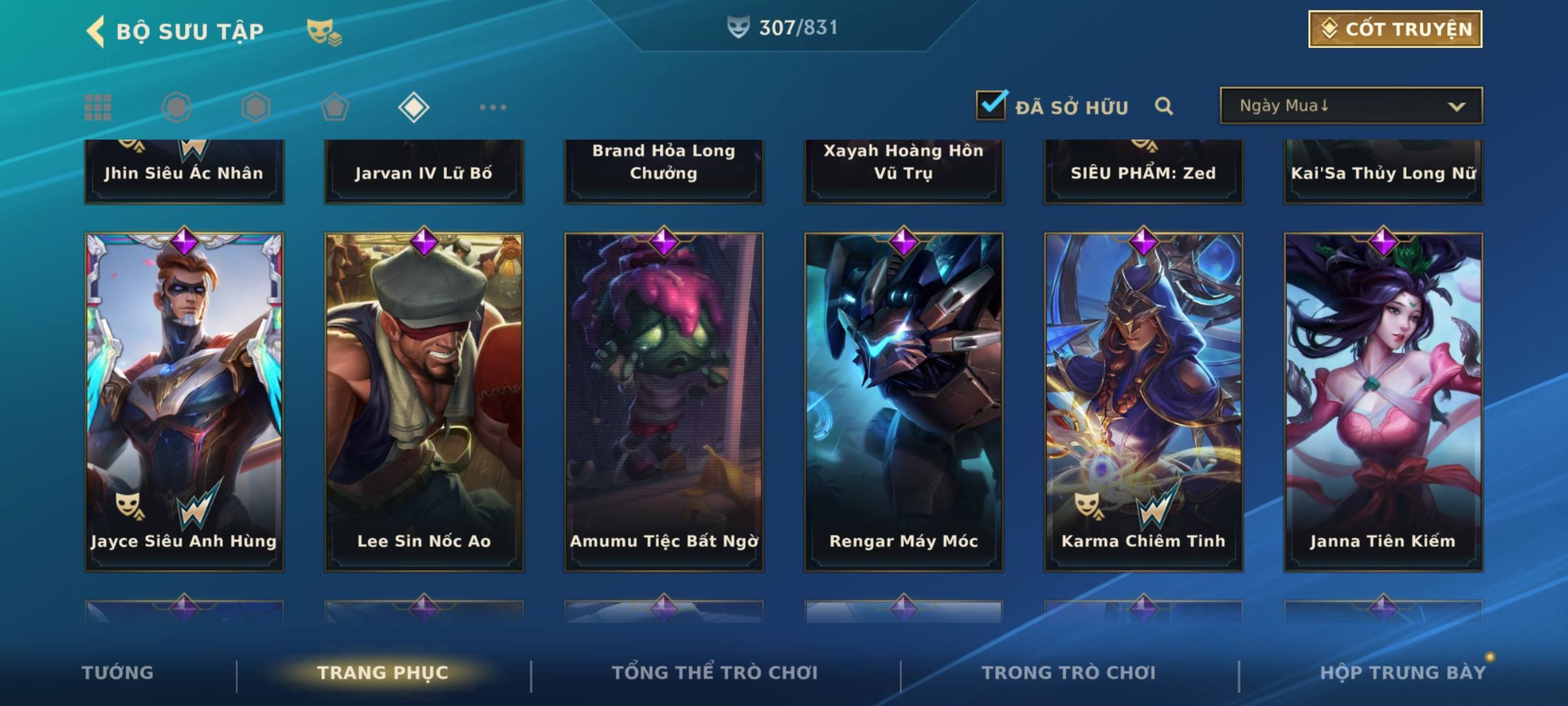
Task: Choose the Lee Sin Nốc Ao skin
Action: pos(424,401)
